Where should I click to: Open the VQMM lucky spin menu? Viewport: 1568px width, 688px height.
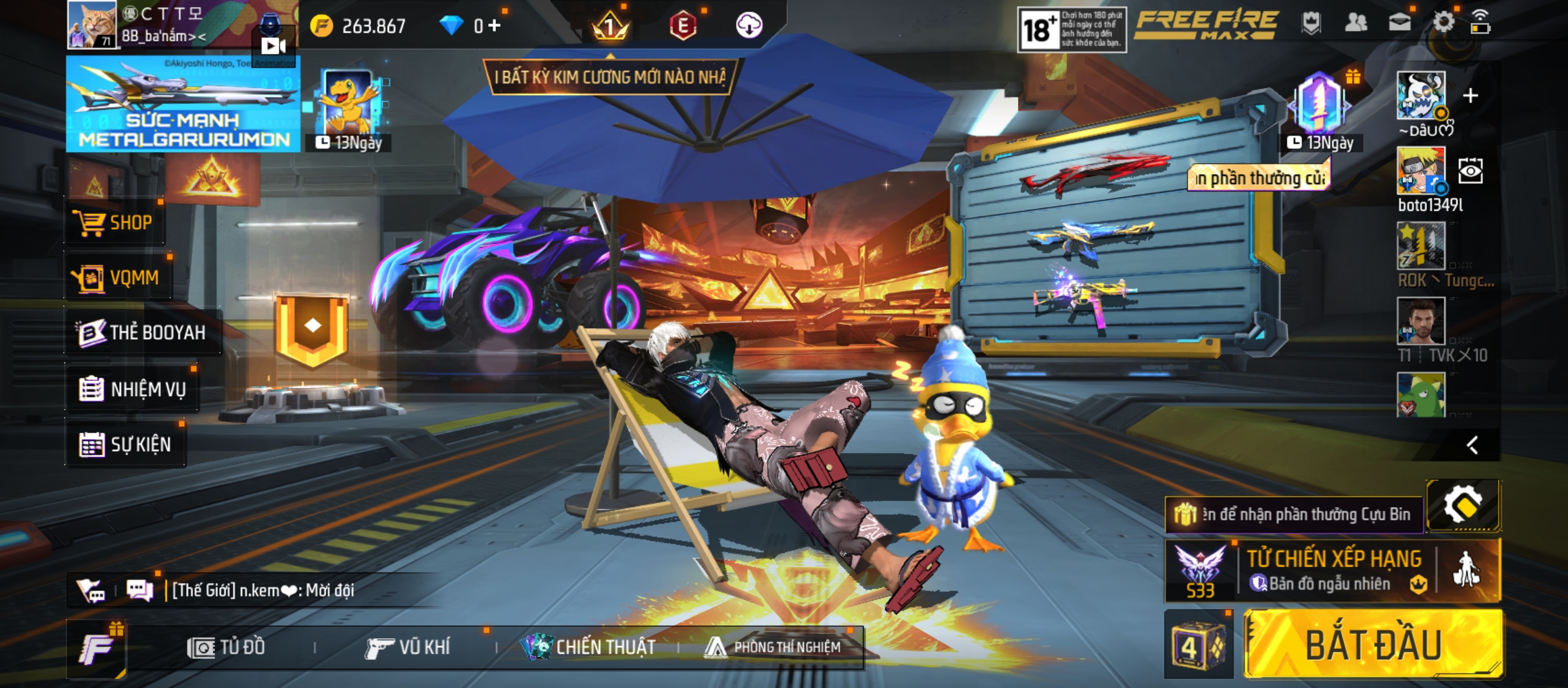pyautogui.click(x=117, y=278)
